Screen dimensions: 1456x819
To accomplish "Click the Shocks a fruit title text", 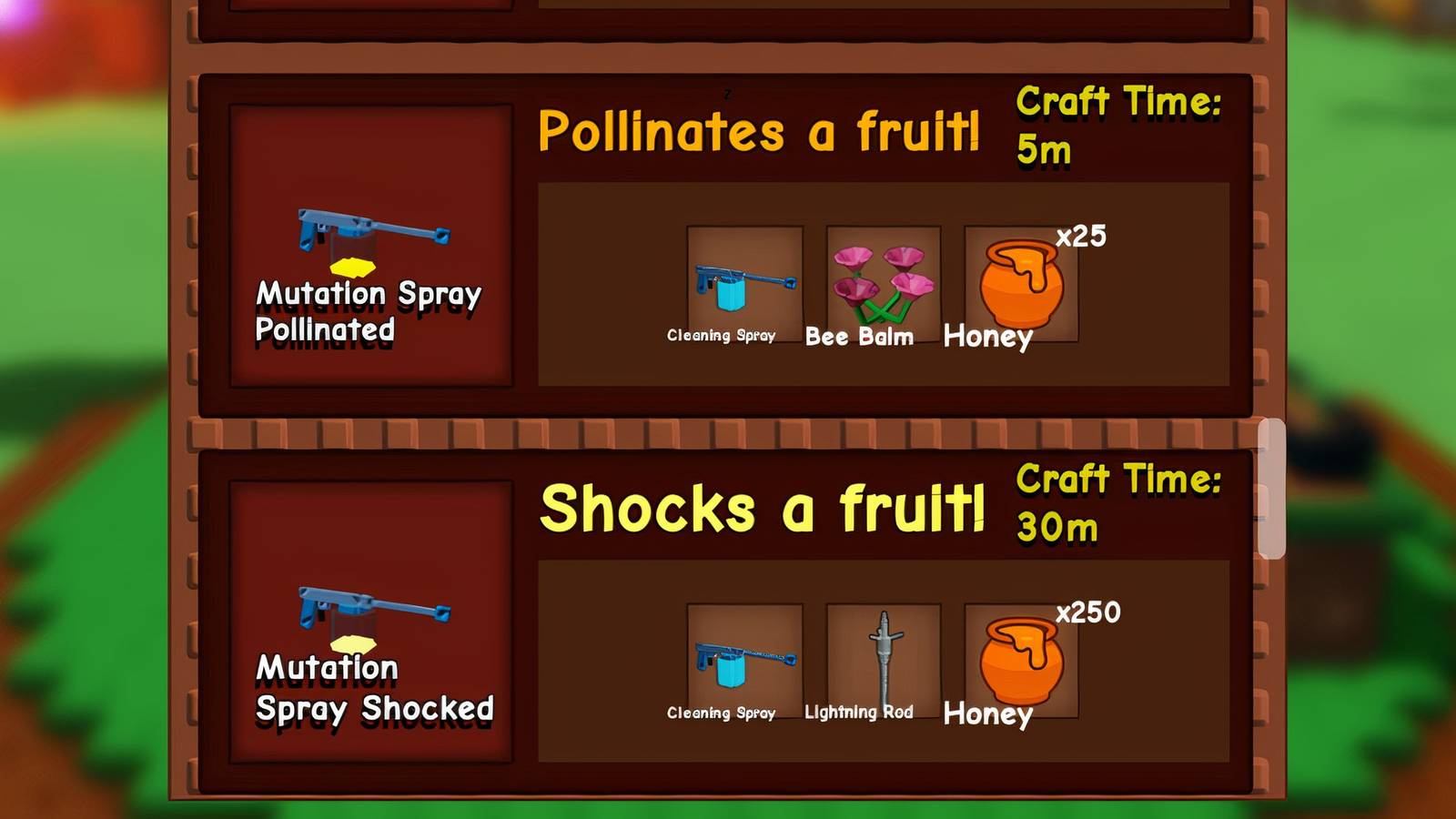I will pyautogui.click(x=764, y=510).
